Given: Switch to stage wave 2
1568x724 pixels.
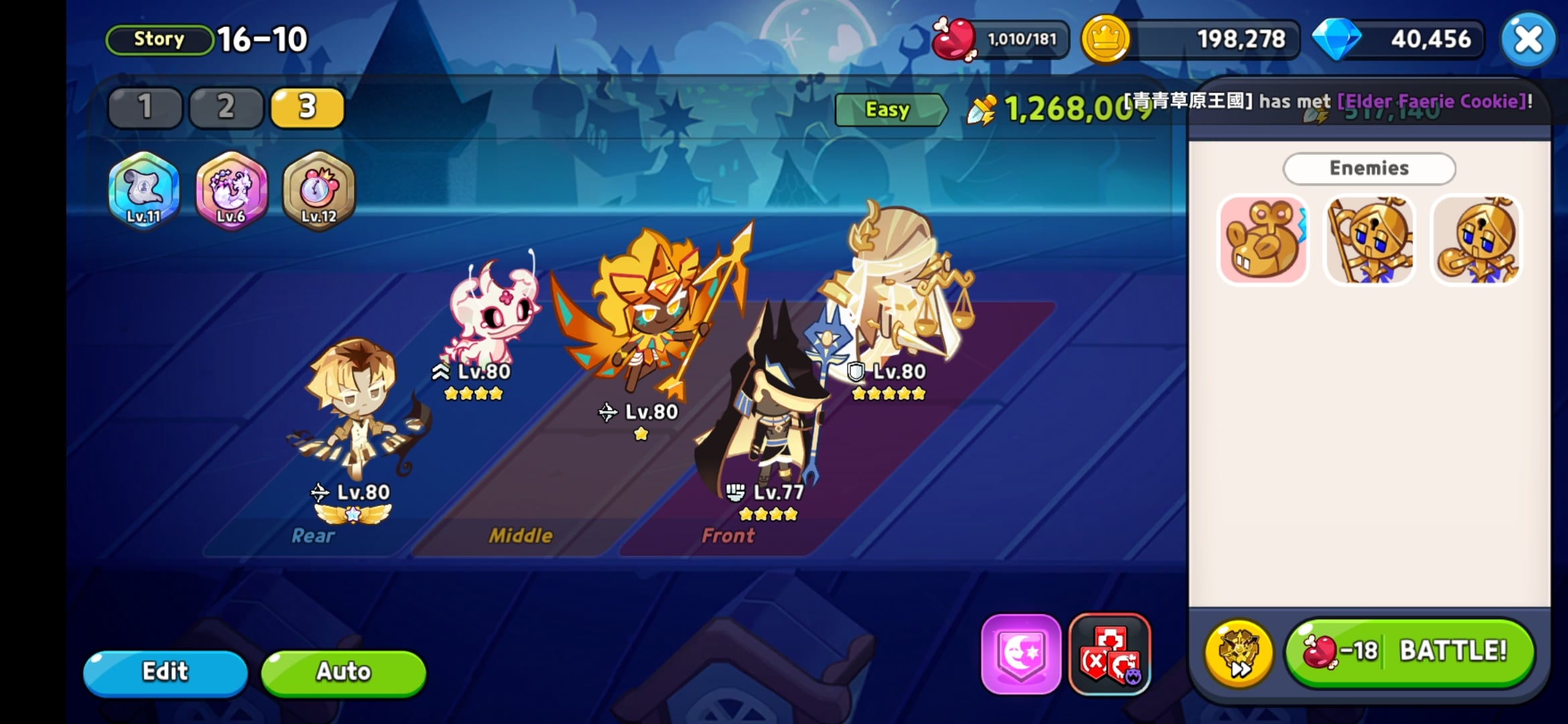Looking at the screenshot, I should 225,107.
